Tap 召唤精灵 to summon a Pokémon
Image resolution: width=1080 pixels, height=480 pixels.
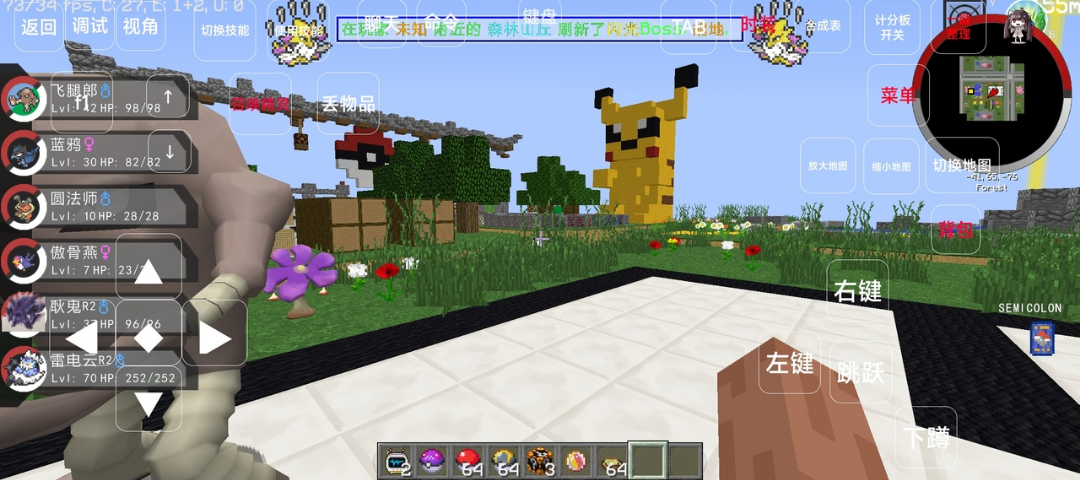pos(260,103)
